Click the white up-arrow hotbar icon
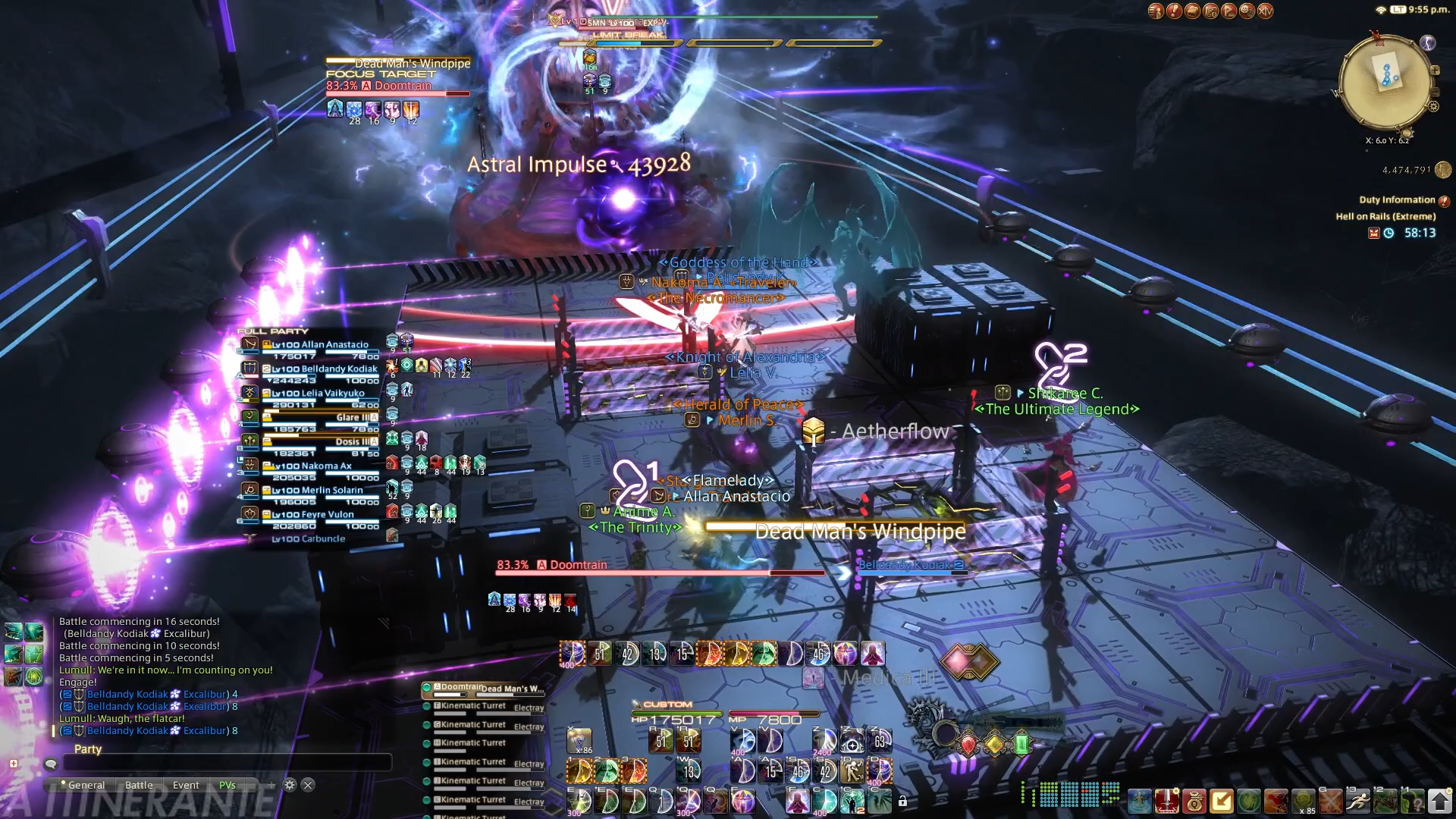This screenshot has width=1456, height=819. tap(1439, 801)
